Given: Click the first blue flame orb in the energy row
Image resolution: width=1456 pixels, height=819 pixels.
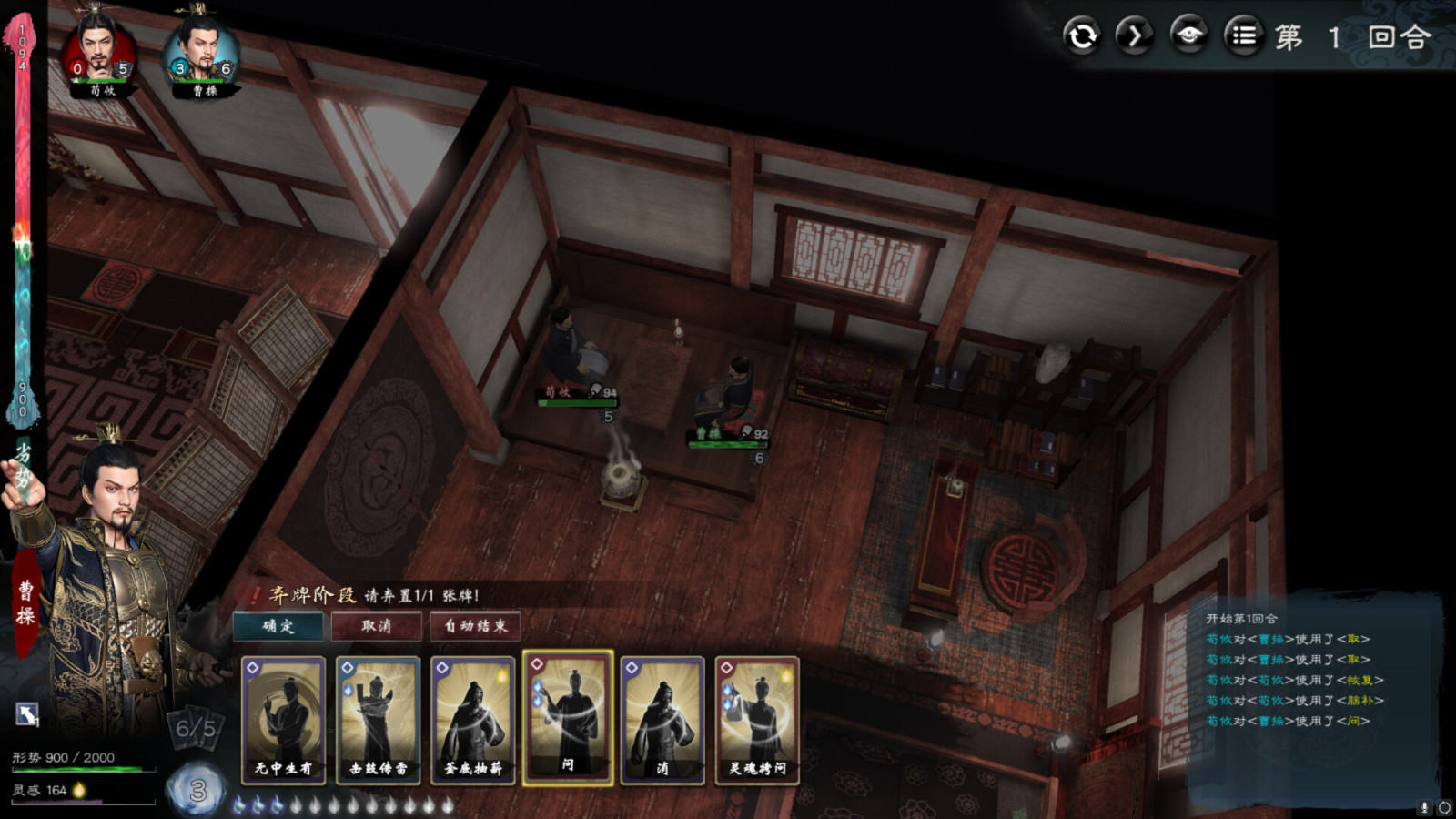Looking at the screenshot, I should pos(239,804).
